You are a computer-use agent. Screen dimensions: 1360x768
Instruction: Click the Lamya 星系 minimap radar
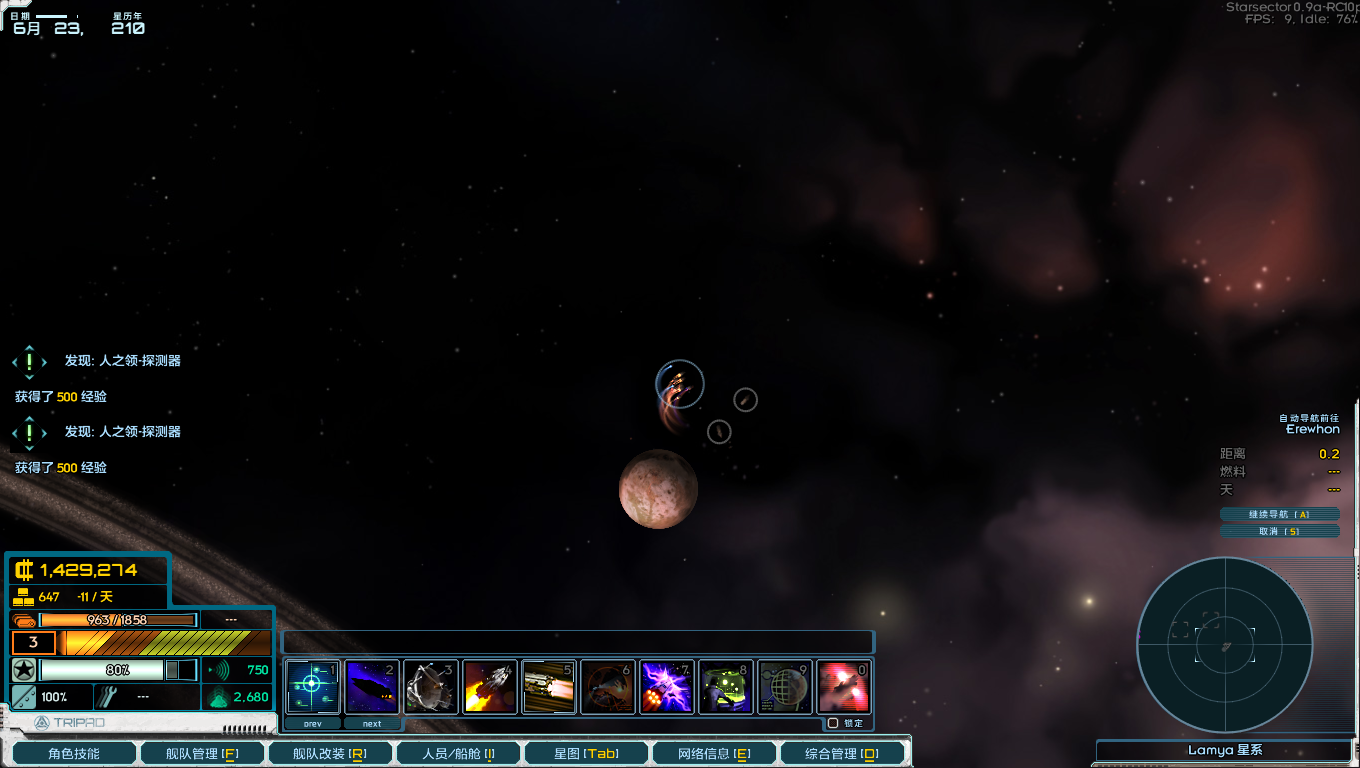[1224, 645]
